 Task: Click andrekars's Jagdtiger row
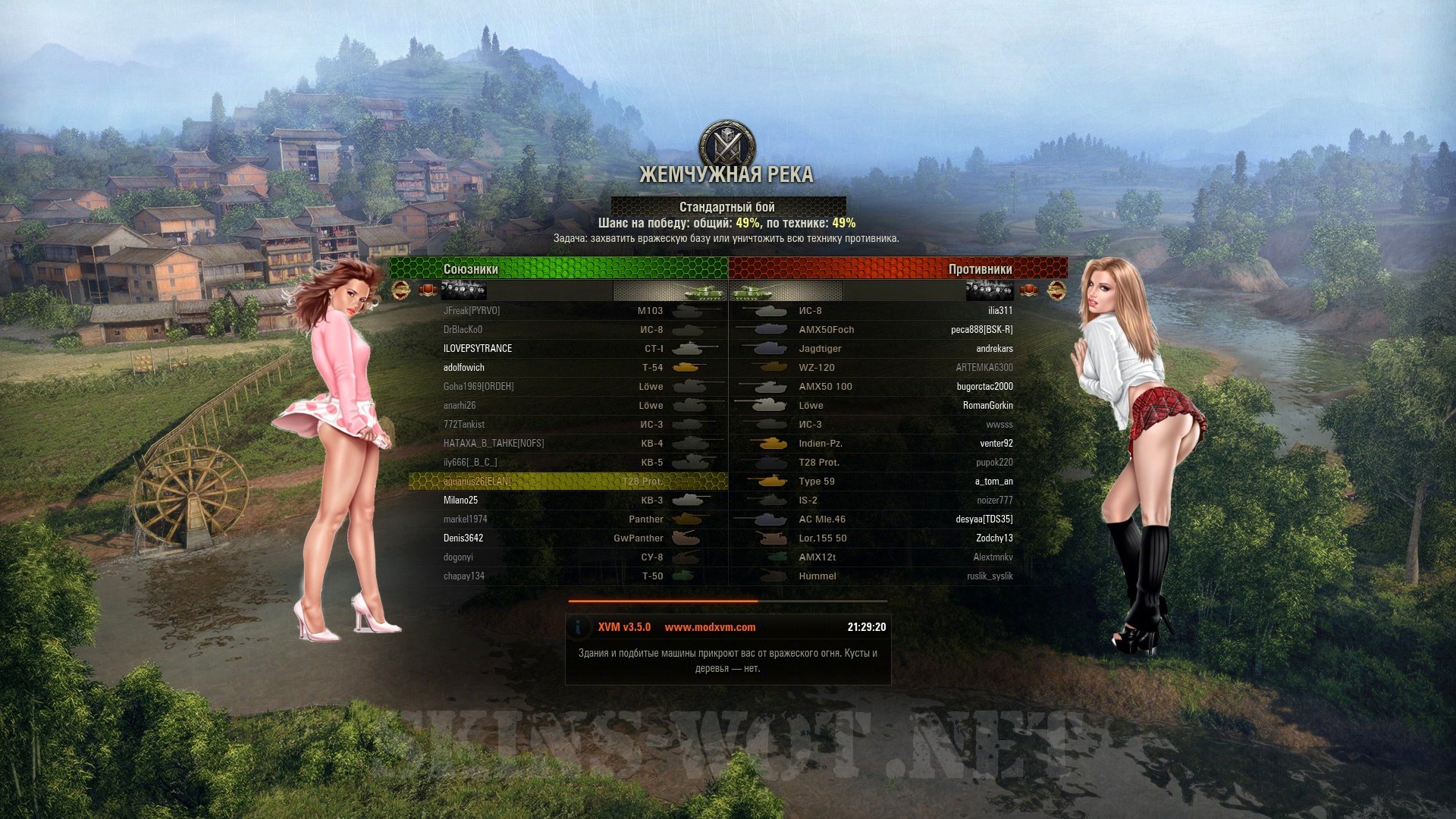pyautogui.click(x=993, y=348)
